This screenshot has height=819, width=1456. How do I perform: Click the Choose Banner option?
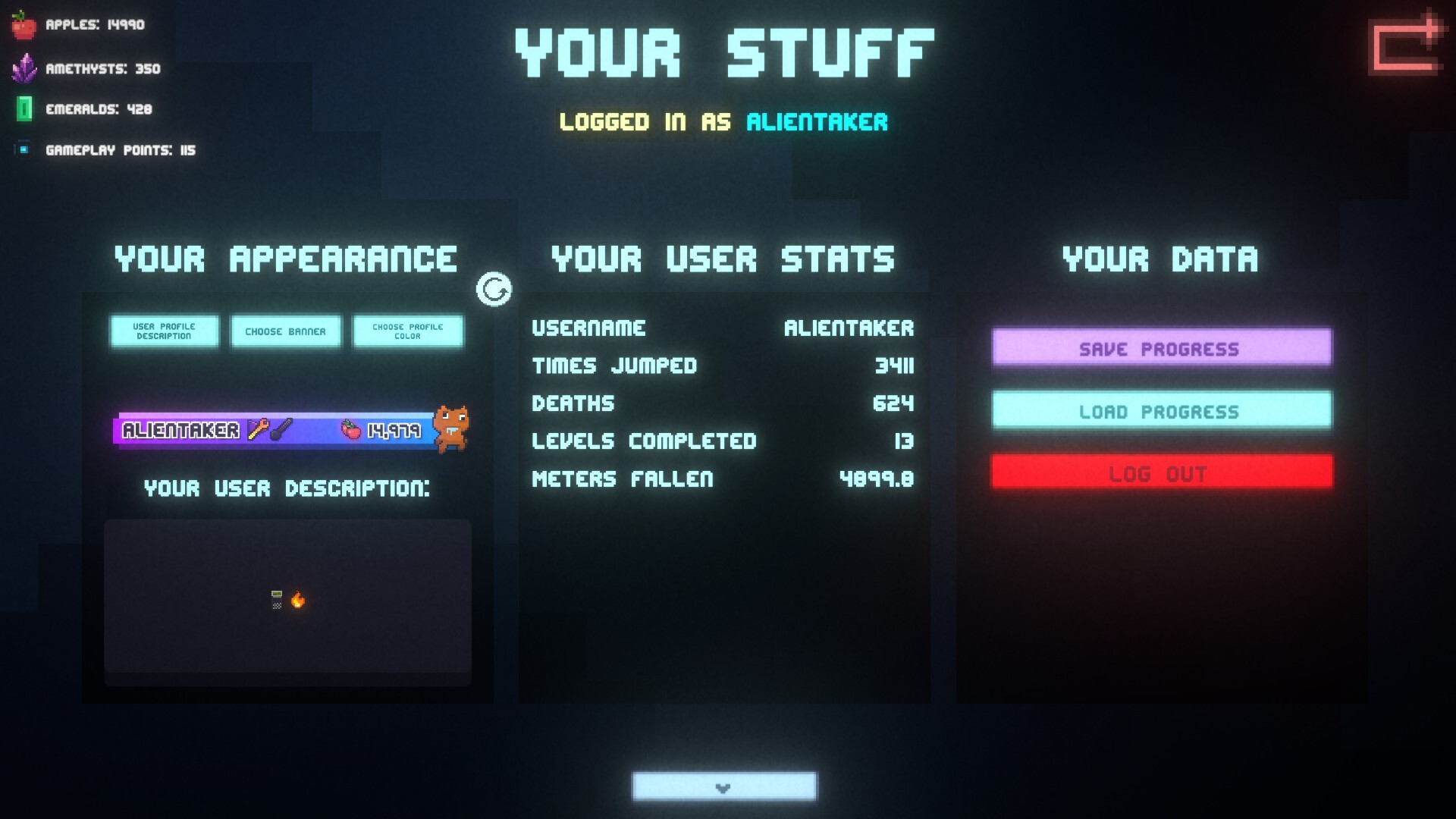[286, 331]
